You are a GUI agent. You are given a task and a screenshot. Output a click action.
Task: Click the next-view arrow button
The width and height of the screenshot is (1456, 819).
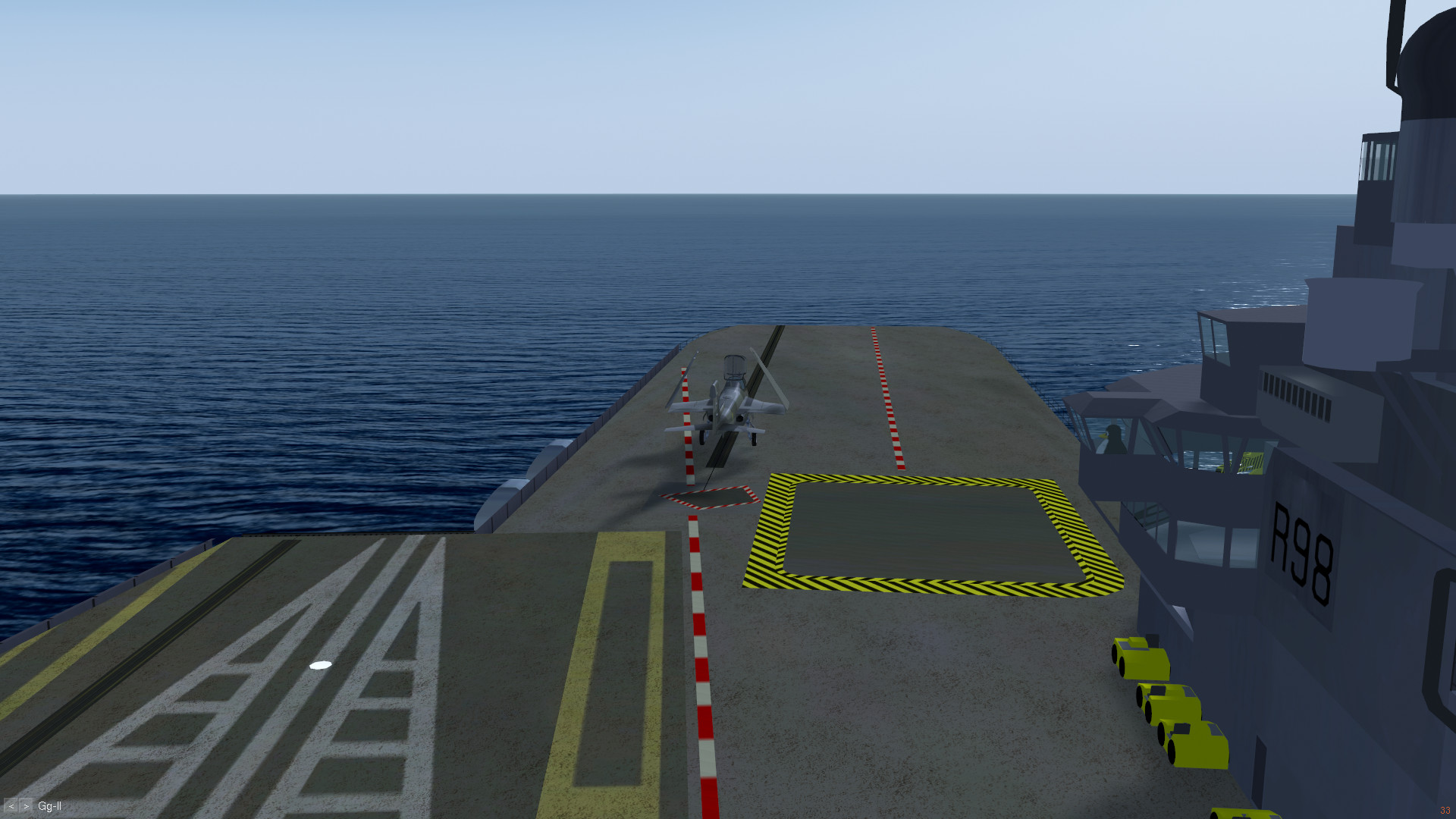click(x=26, y=806)
